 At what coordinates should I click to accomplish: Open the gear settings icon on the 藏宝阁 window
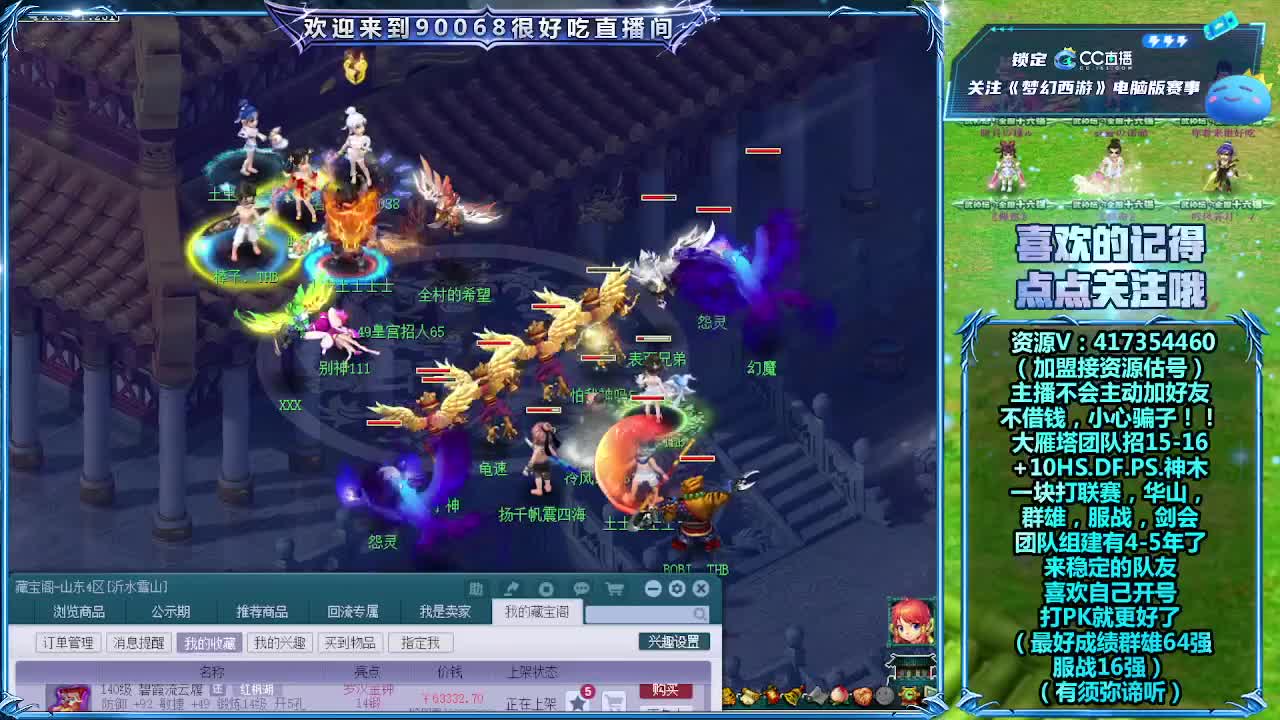tap(677, 588)
